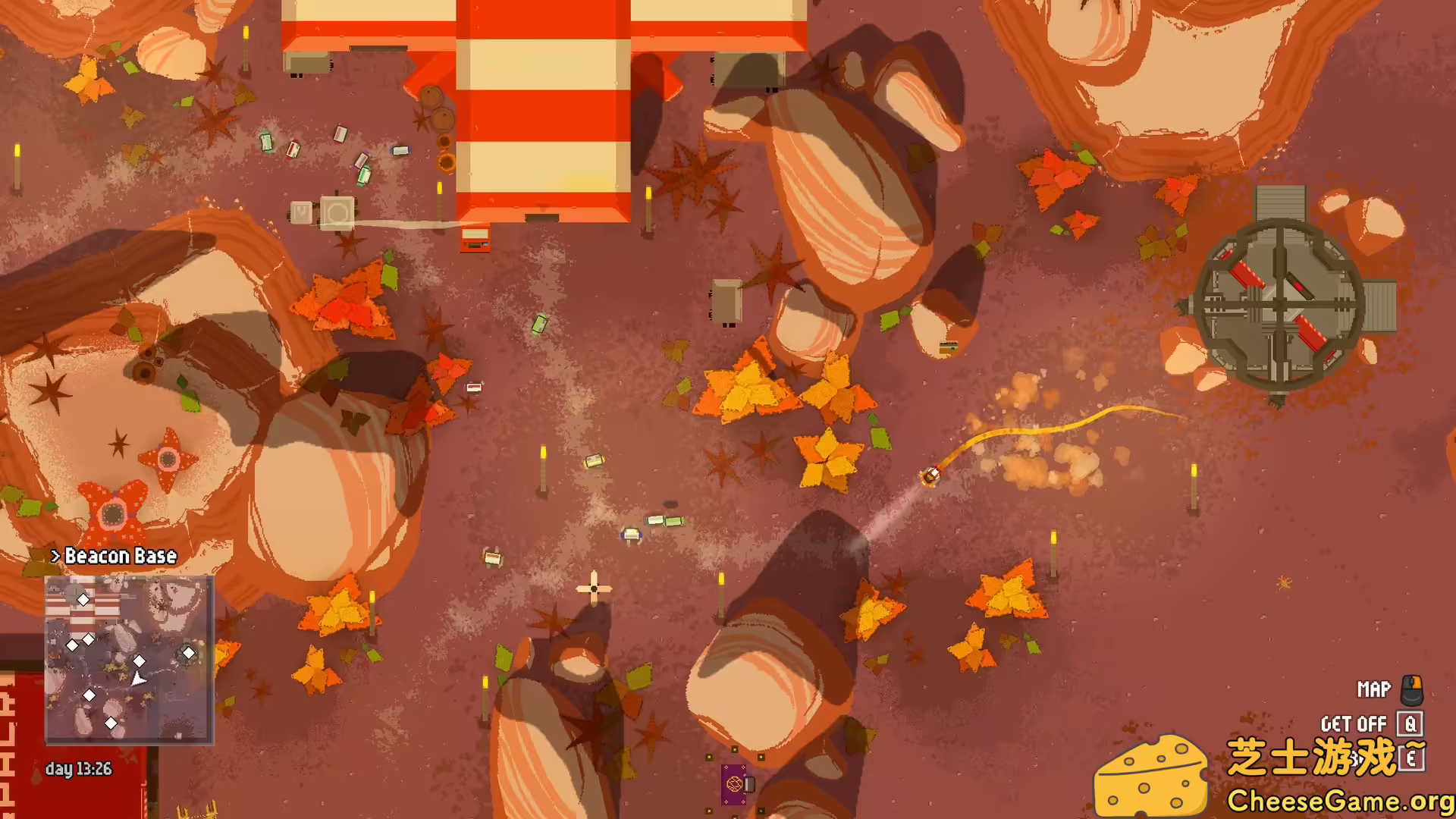Click the E keybind prompt icon

tap(1411, 759)
